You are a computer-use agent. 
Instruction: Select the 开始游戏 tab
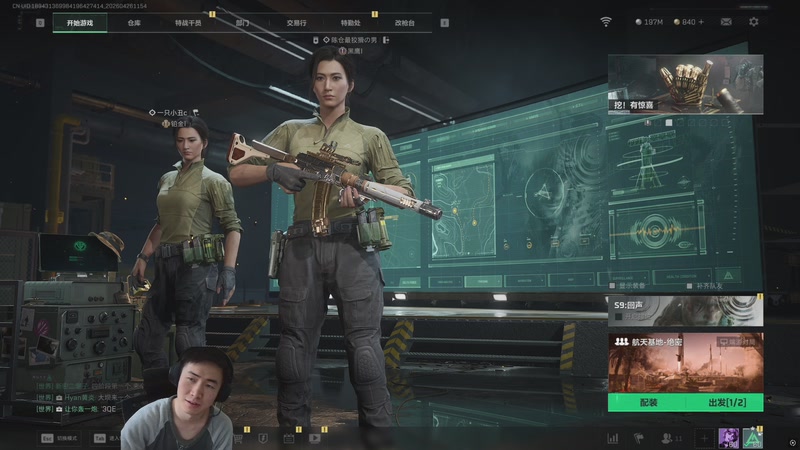[80, 21]
